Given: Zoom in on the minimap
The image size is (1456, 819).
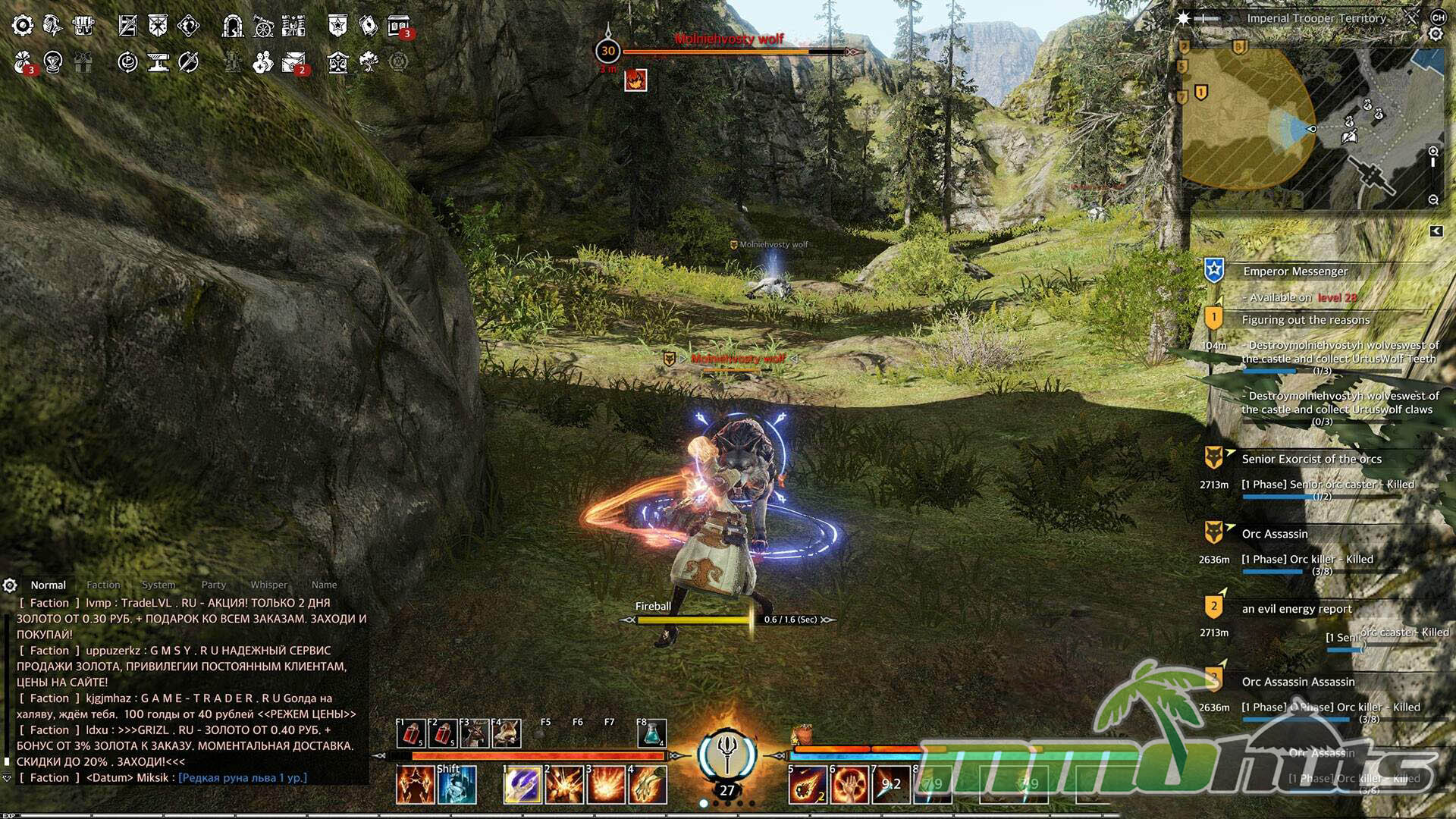Looking at the screenshot, I should pos(1433,152).
